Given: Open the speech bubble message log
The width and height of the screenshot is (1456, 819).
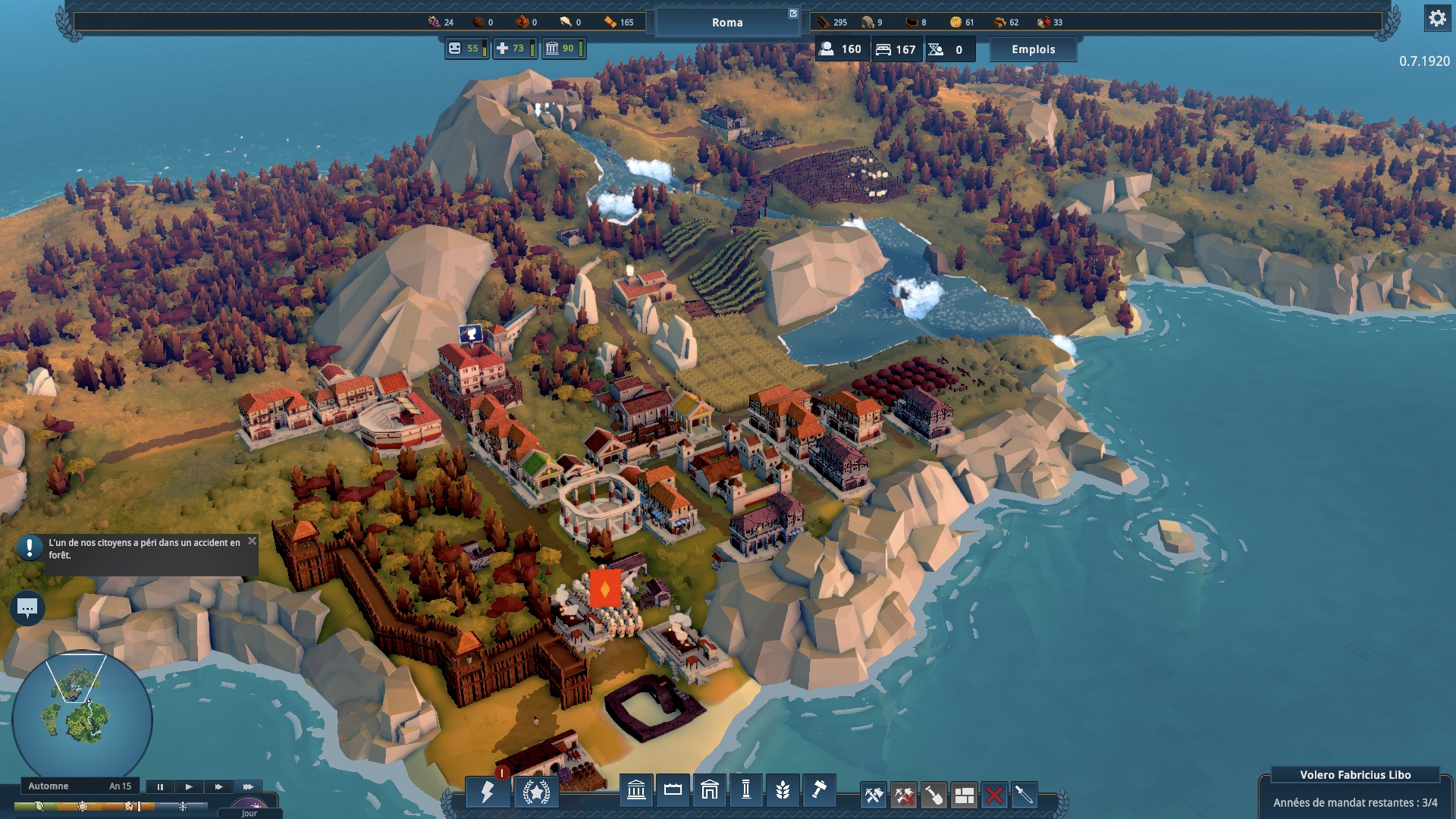Looking at the screenshot, I should pyautogui.click(x=27, y=607).
